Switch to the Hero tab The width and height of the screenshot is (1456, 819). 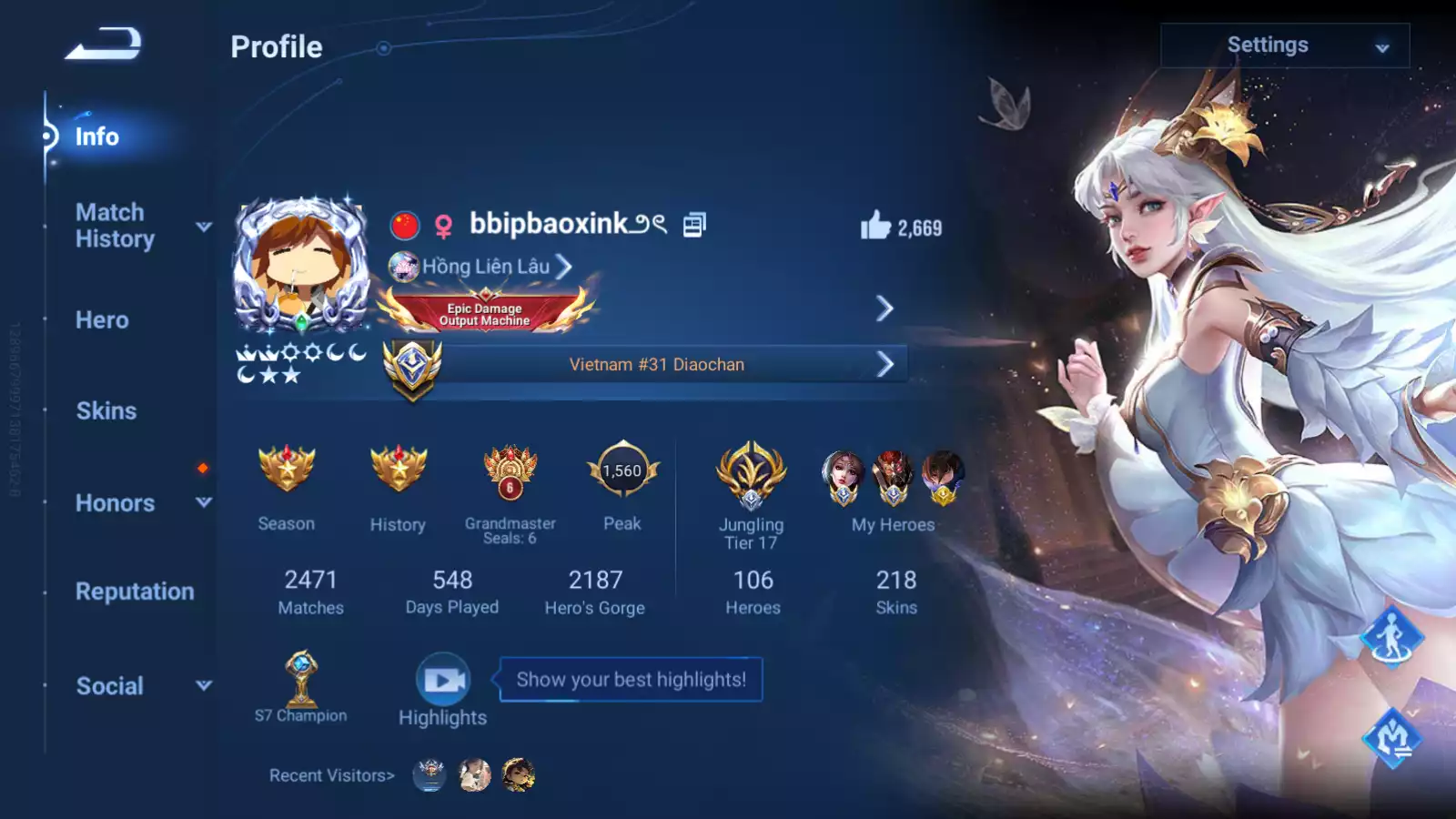pos(102,320)
